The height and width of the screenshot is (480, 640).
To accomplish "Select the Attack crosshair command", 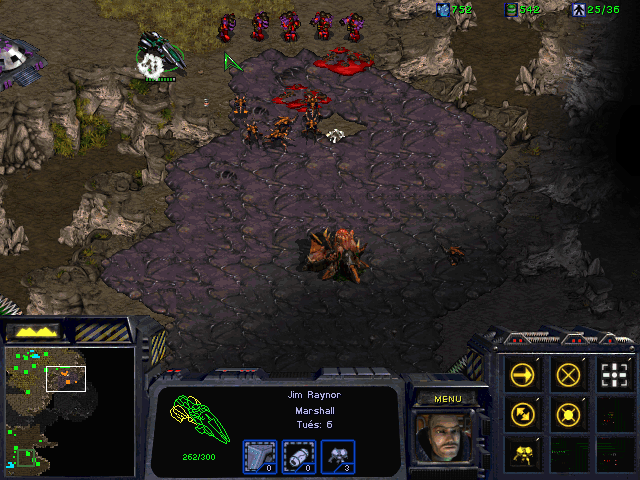I will click(614, 375).
